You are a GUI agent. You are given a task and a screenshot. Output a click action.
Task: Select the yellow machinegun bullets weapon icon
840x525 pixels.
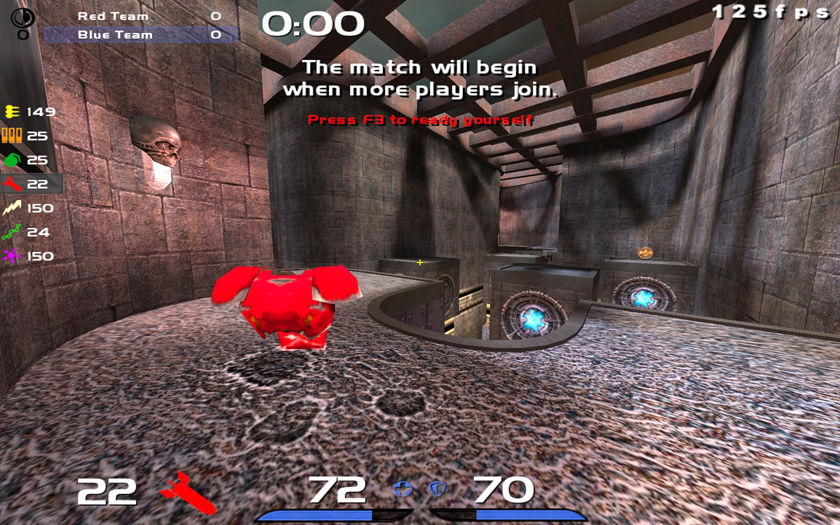point(12,111)
